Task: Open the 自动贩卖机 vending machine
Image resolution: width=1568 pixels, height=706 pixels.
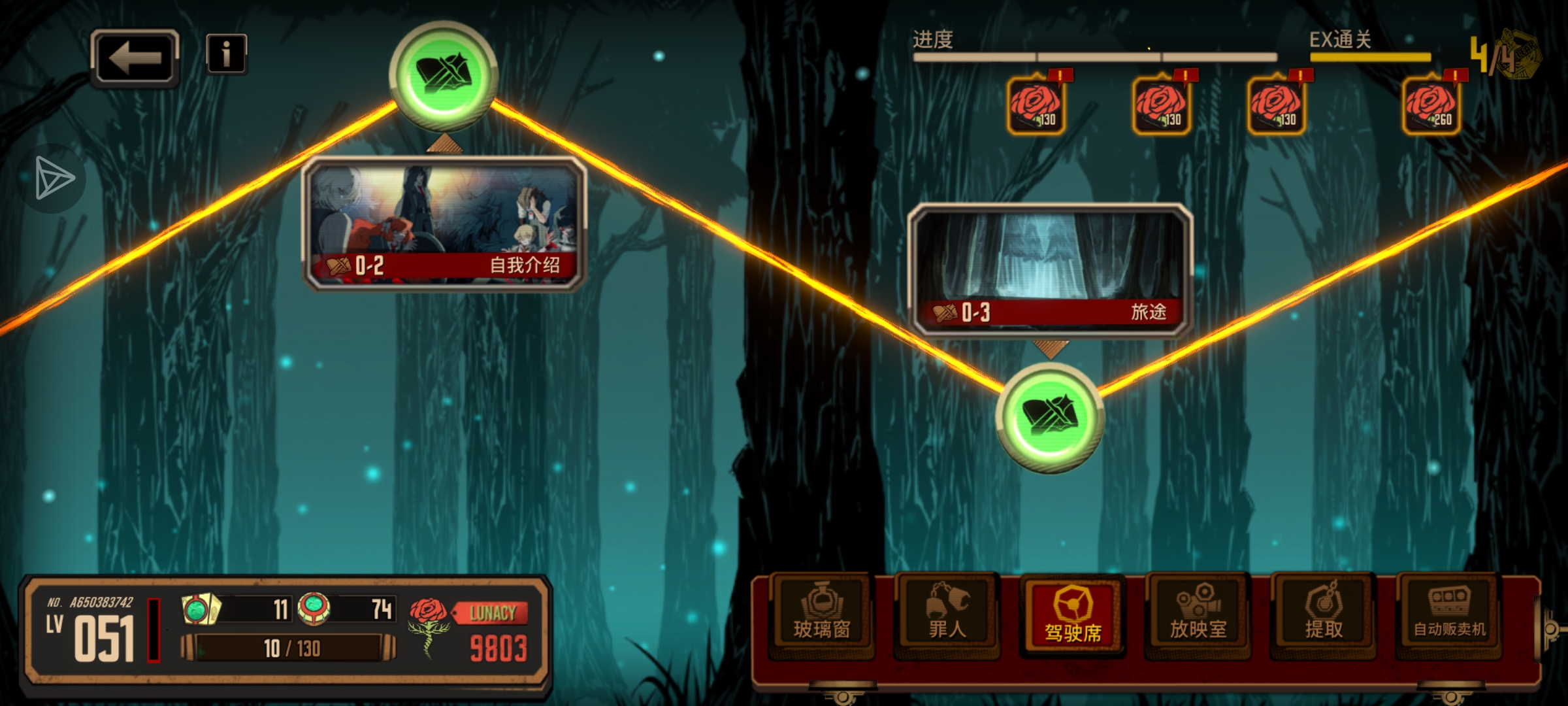Action: (1449, 615)
